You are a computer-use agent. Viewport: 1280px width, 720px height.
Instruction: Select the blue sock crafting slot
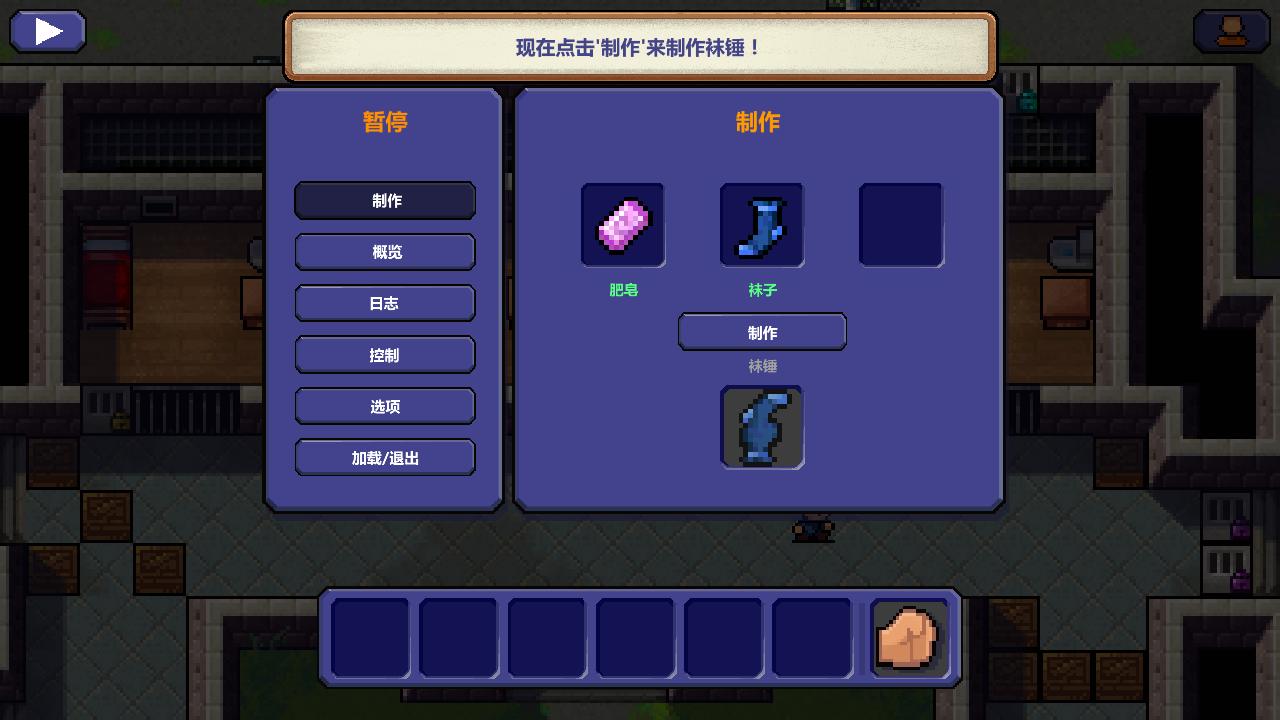762,225
